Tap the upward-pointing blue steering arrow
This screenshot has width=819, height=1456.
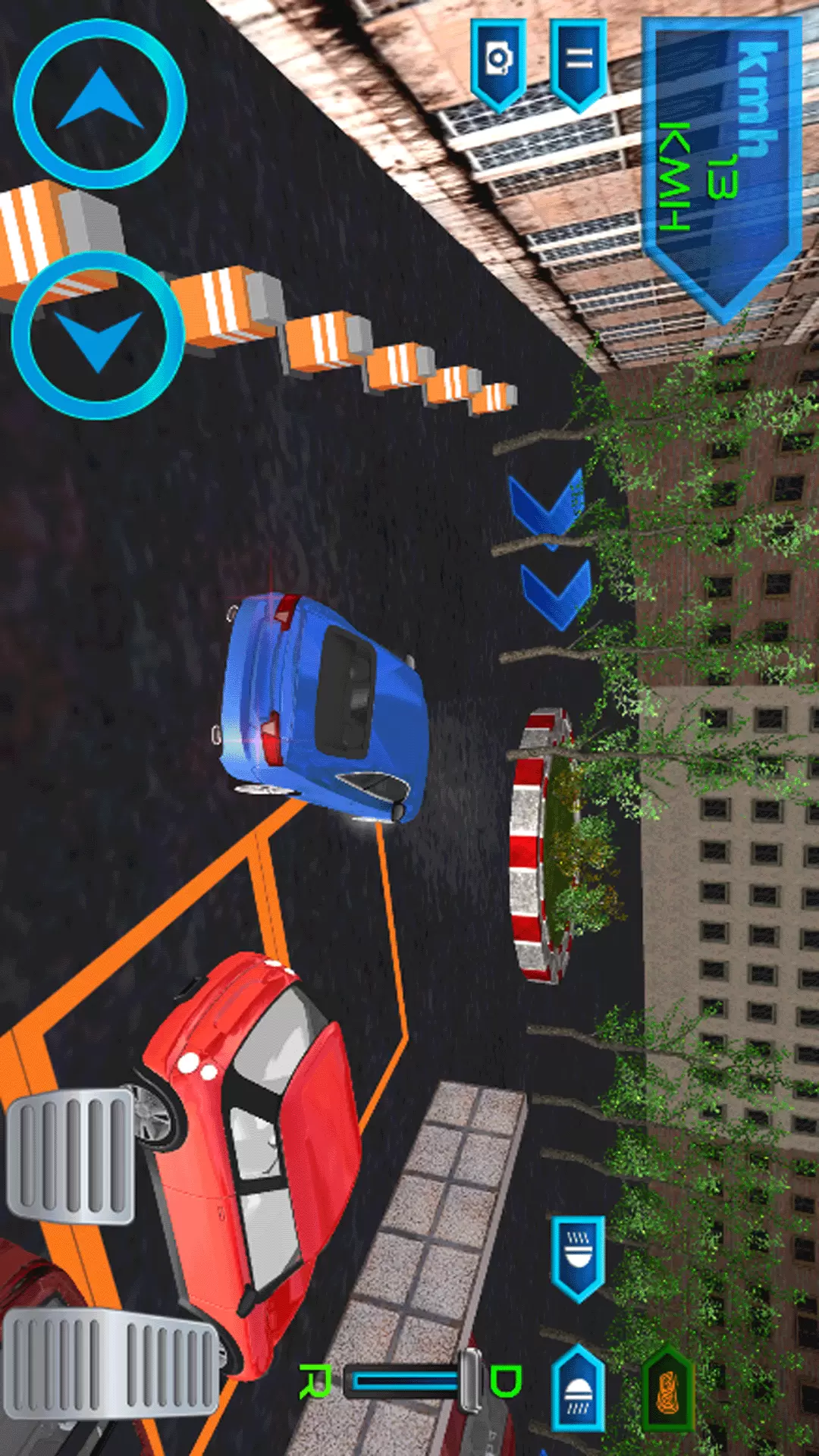tap(100, 104)
